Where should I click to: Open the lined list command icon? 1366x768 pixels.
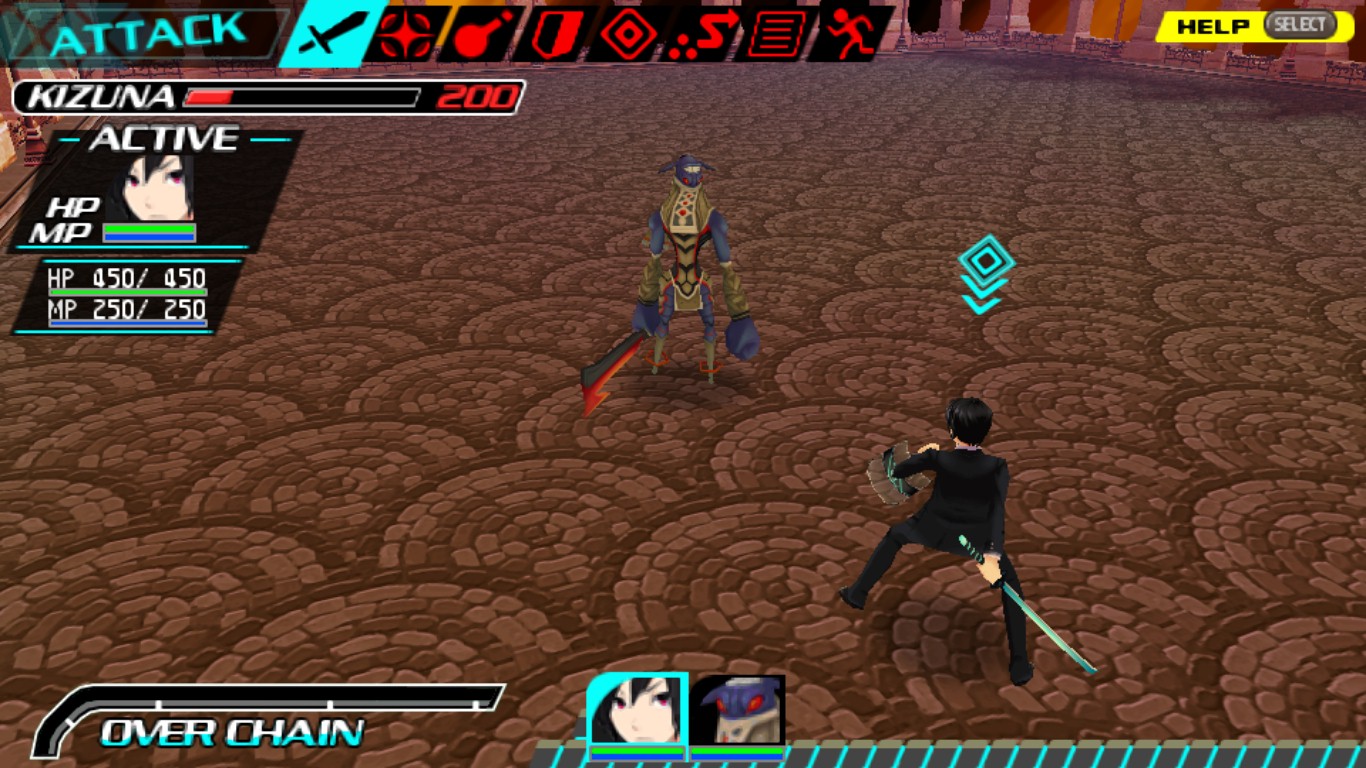click(776, 35)
